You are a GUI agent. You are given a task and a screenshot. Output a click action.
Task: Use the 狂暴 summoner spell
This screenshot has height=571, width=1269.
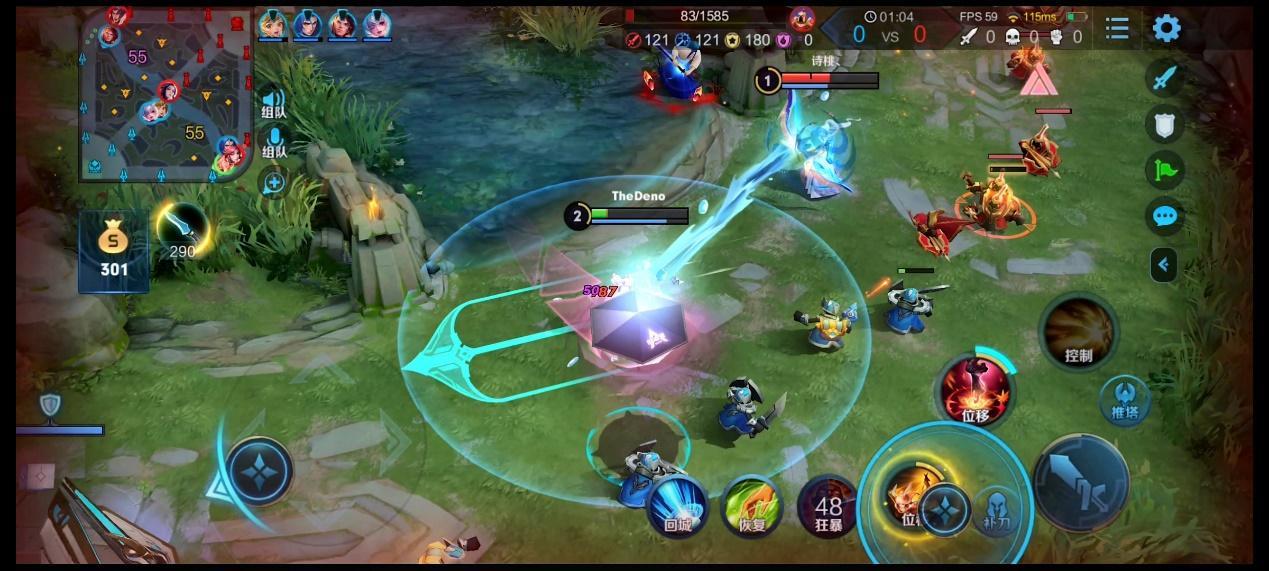[x=828, y=506]
